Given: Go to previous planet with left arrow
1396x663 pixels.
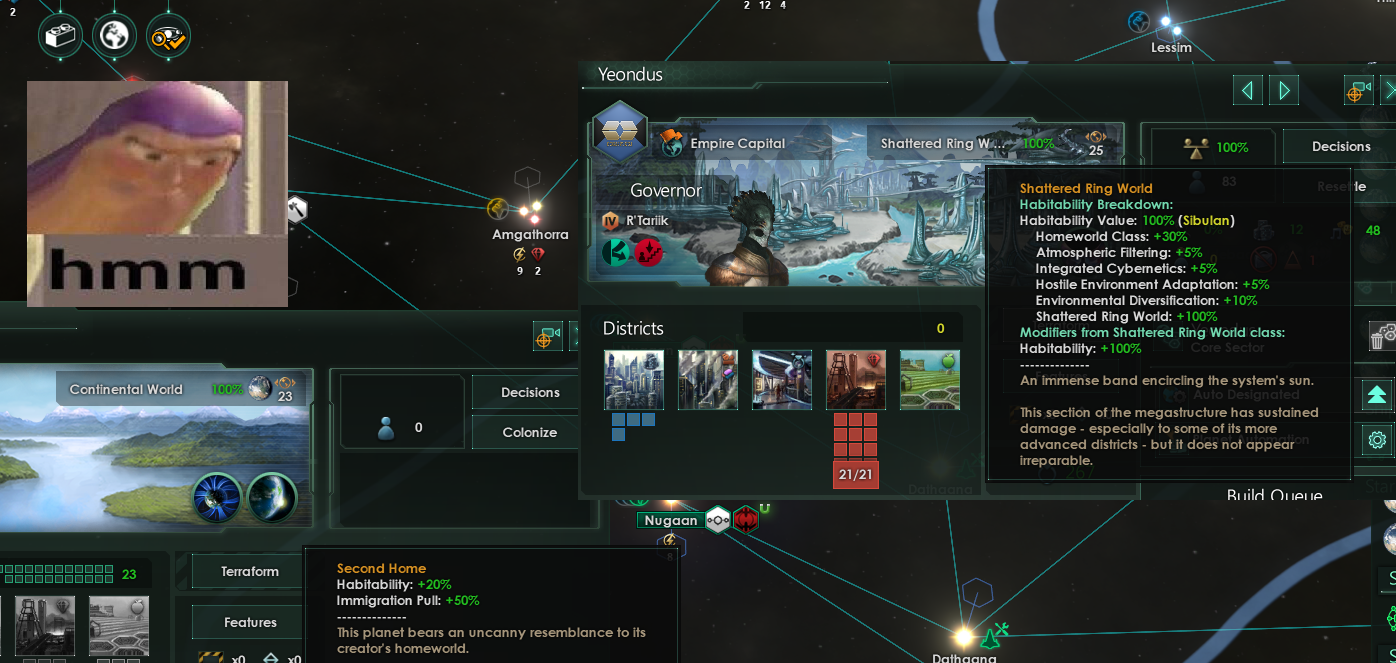Looking at the screenshot, I should pos(1247,91).
